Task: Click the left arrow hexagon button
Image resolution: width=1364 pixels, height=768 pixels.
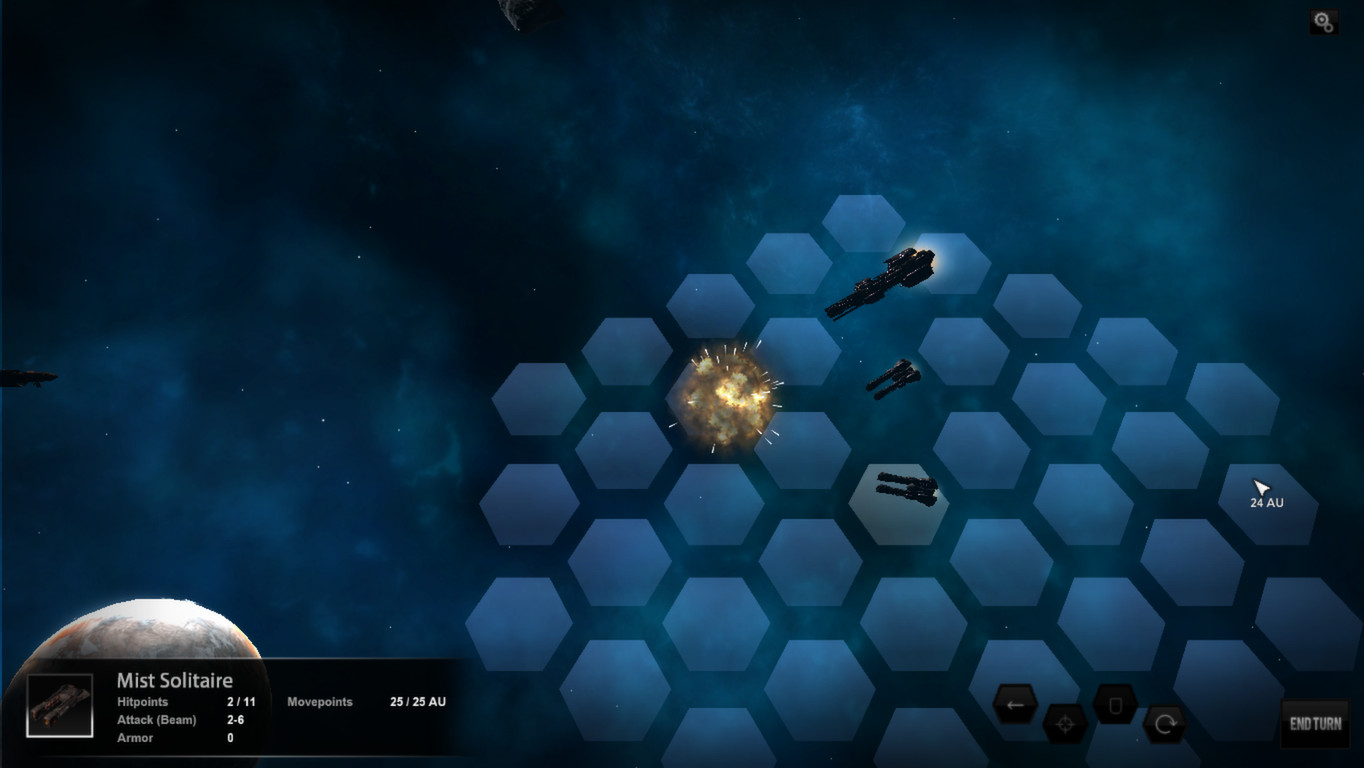Action: pos(1015,704)
